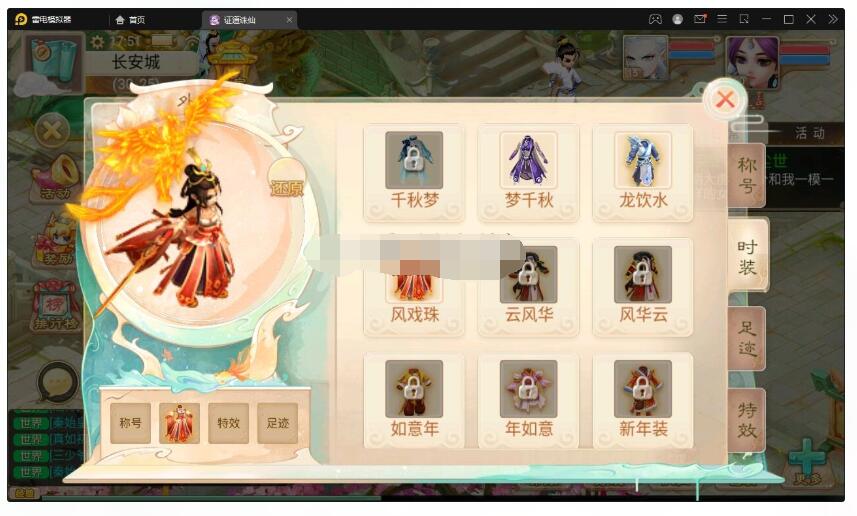Choose the 龙饮水 outfit
Image resolution: width=857 pixels, height=516 pixels.
point(642,170)
